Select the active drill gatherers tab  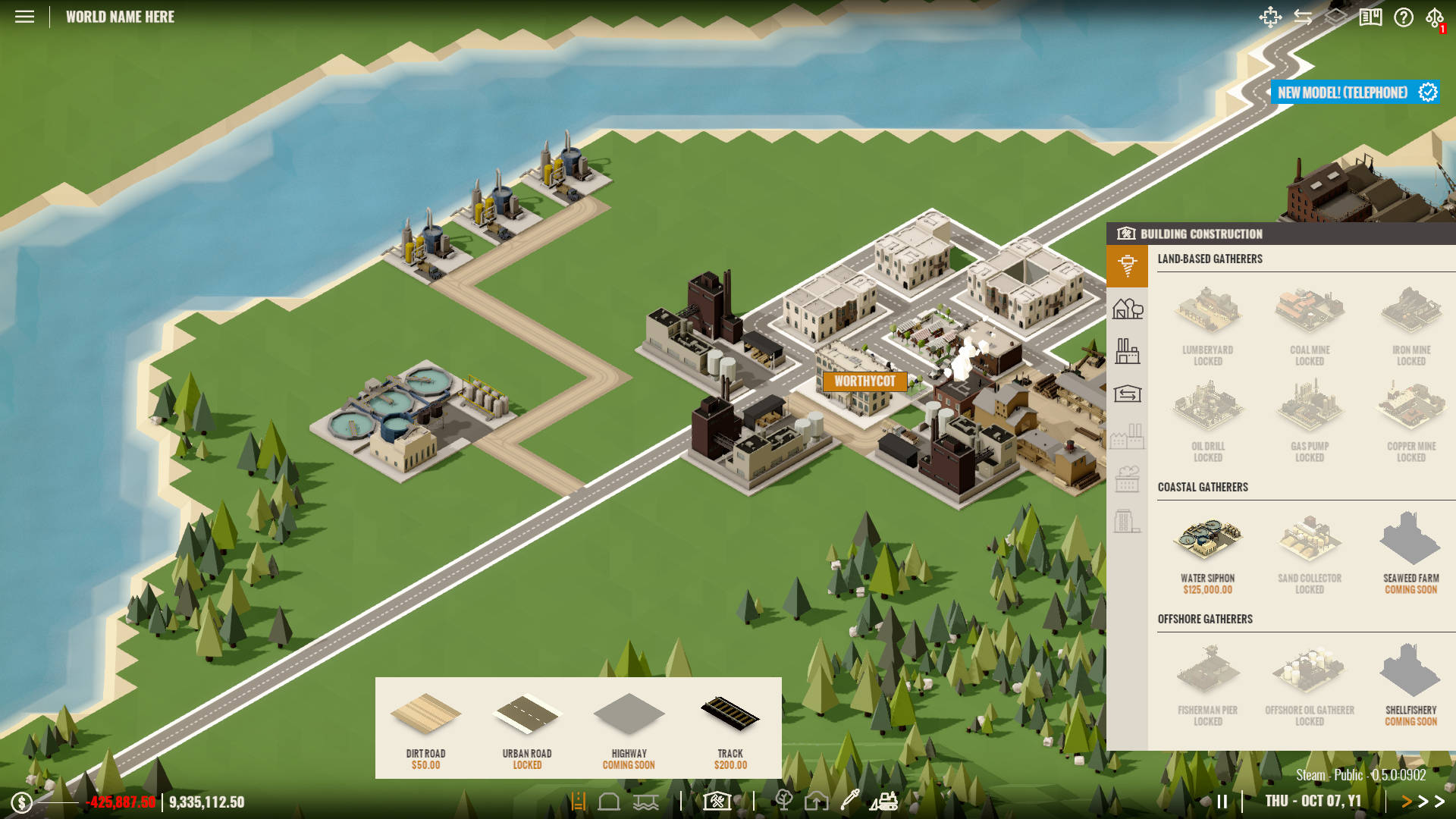(1128, 265)
